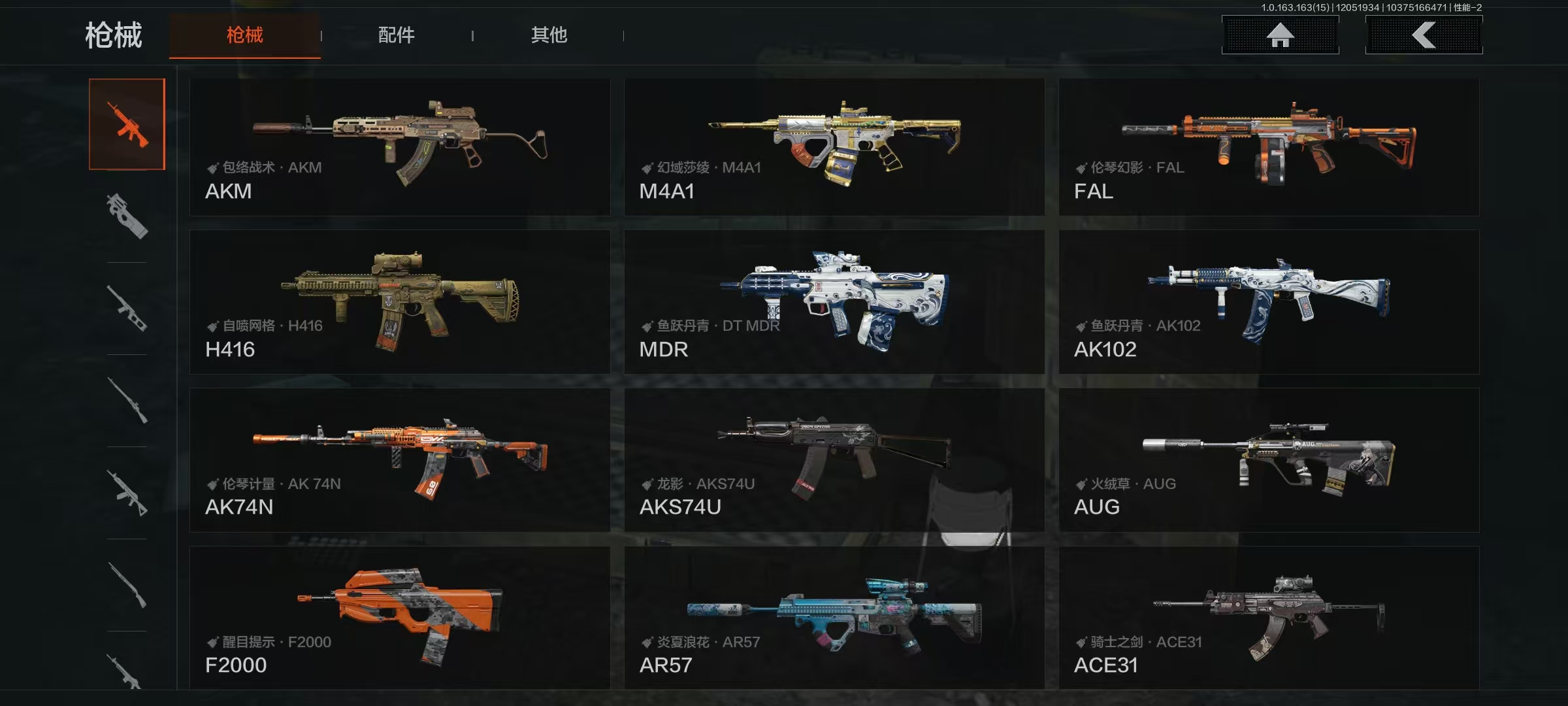
Task: Go back using the arrow button
Action: [x=1424, y=35]
